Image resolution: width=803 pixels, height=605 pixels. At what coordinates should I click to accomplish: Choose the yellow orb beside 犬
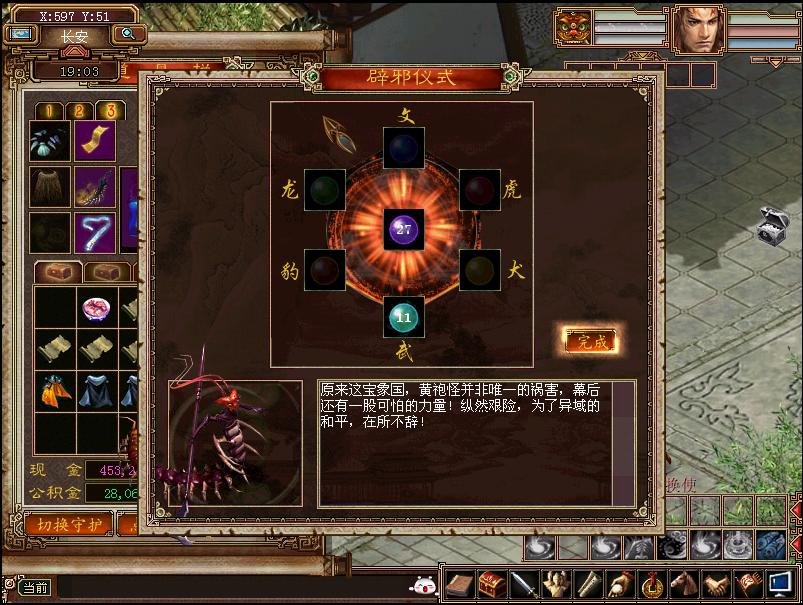tap(480, 270)
